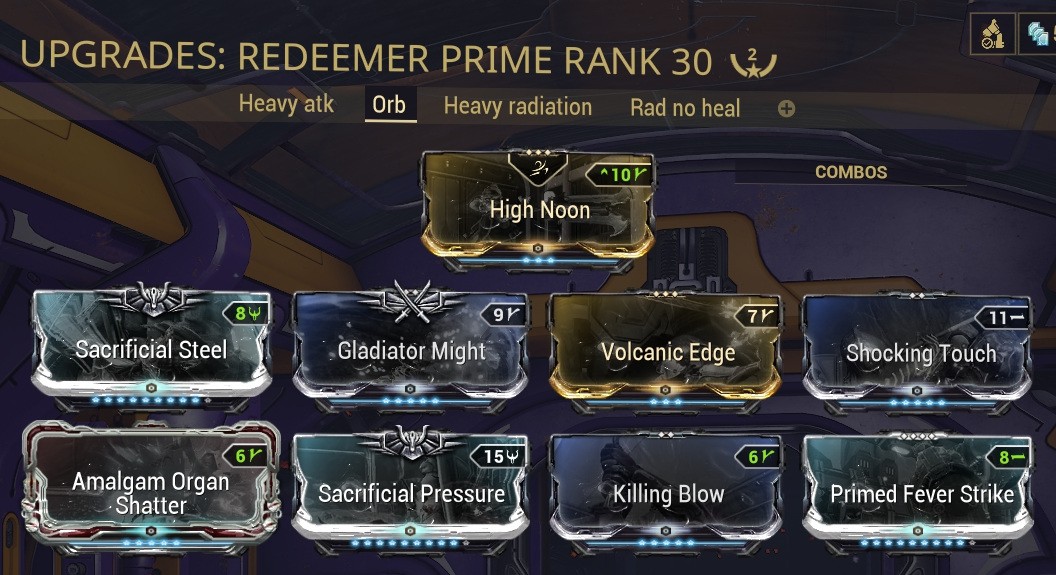
Task: Click the Sacrificial Pressure mod card
Action: coord(411,492)
